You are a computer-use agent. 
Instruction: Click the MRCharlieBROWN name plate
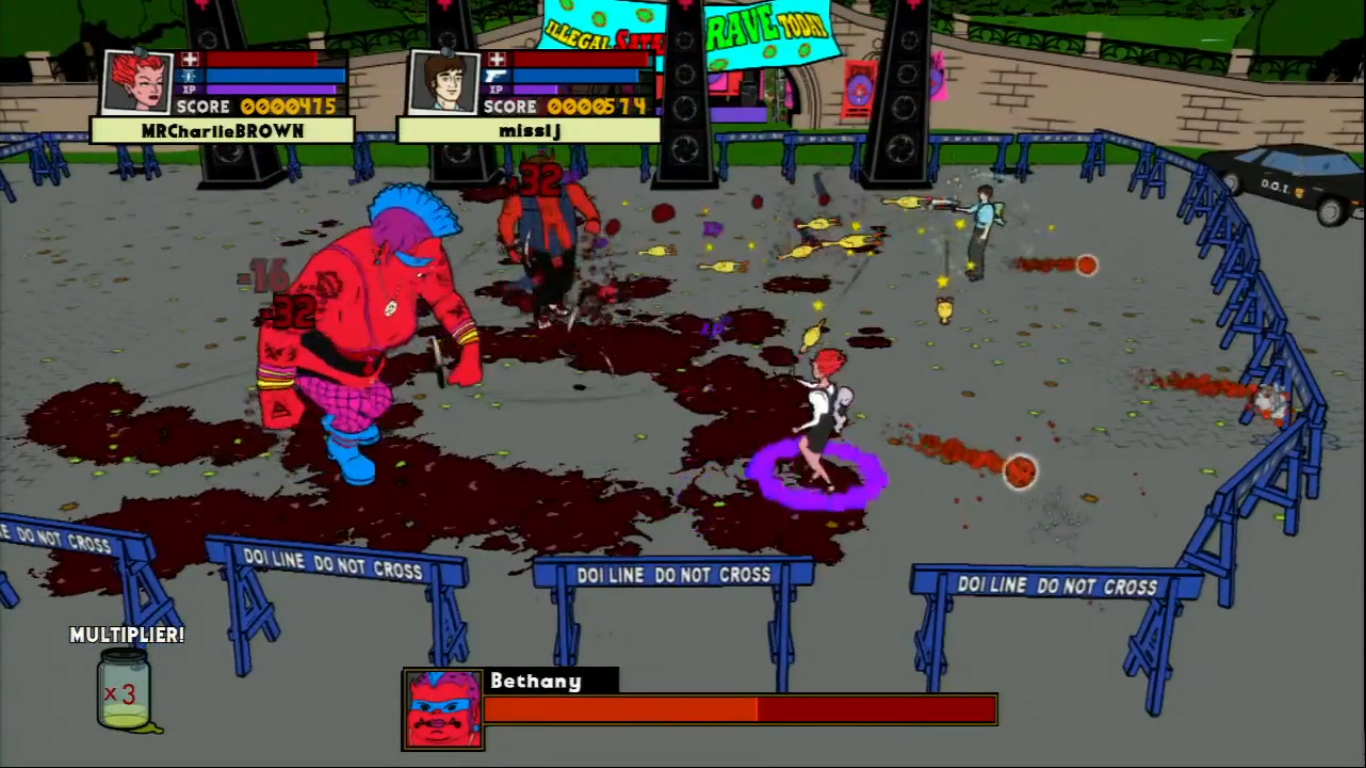click(x=222, y=131)
